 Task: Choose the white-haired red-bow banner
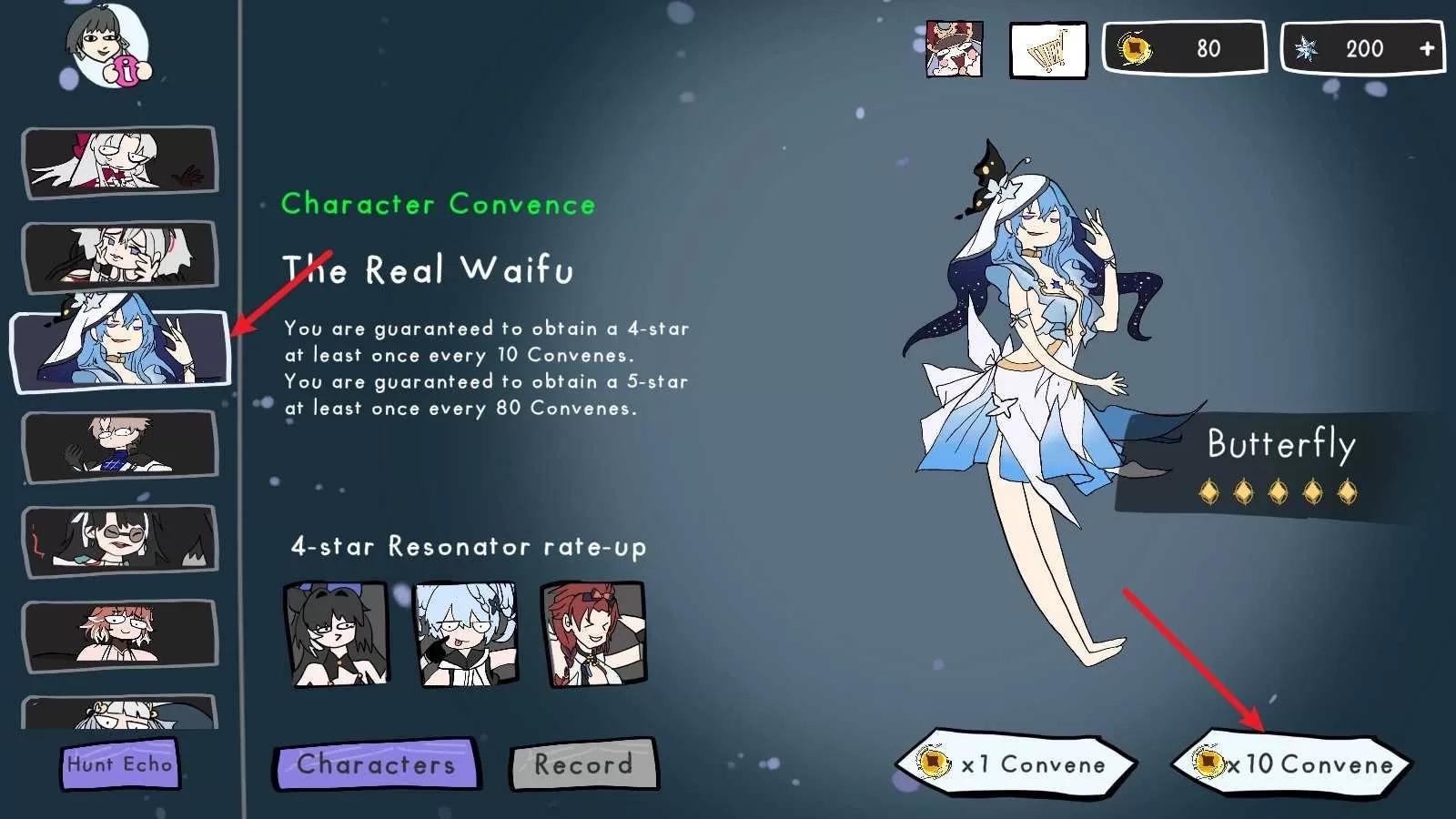tap(120, 162)
